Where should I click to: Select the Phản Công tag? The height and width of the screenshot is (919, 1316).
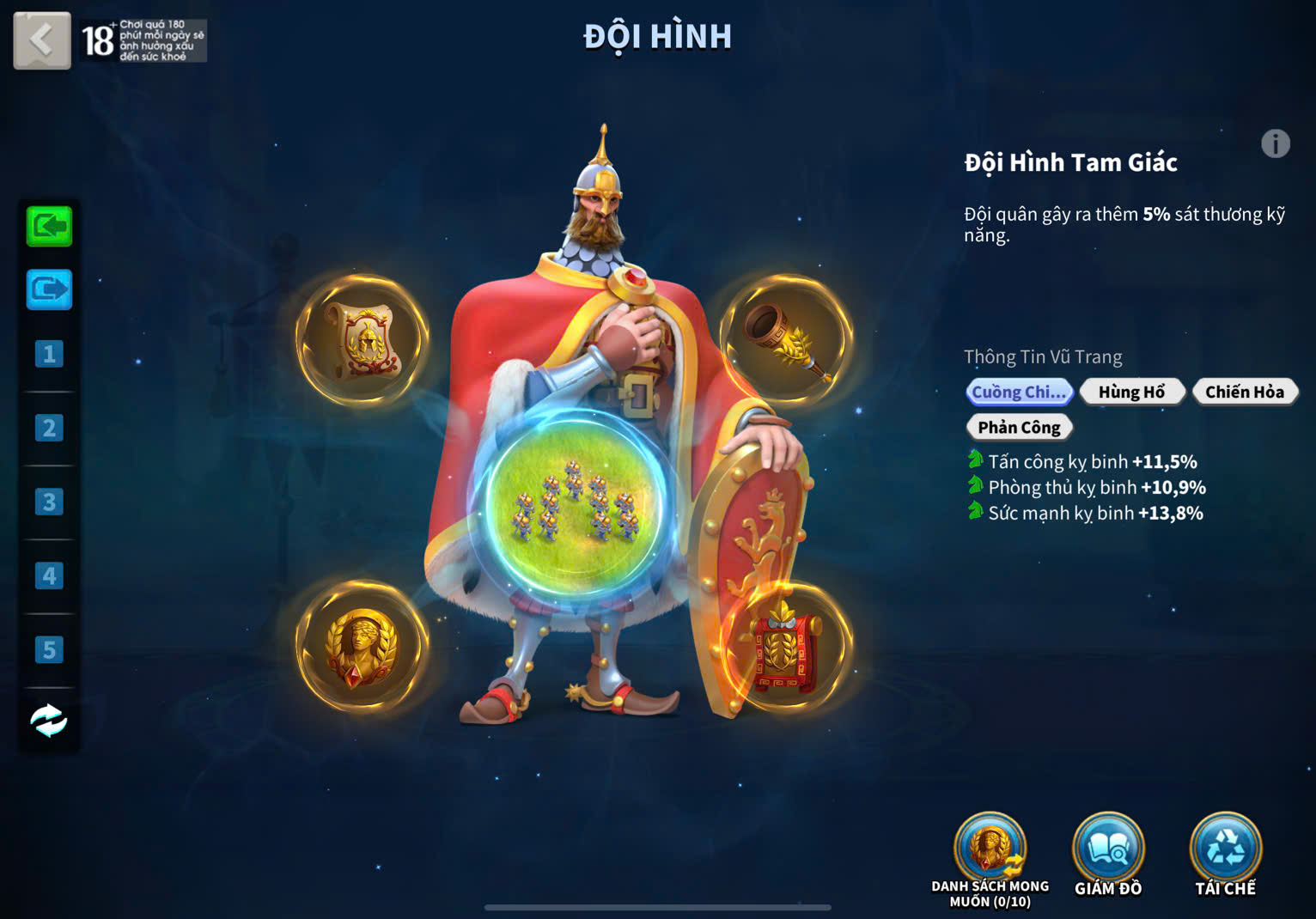pos(1019,428)
